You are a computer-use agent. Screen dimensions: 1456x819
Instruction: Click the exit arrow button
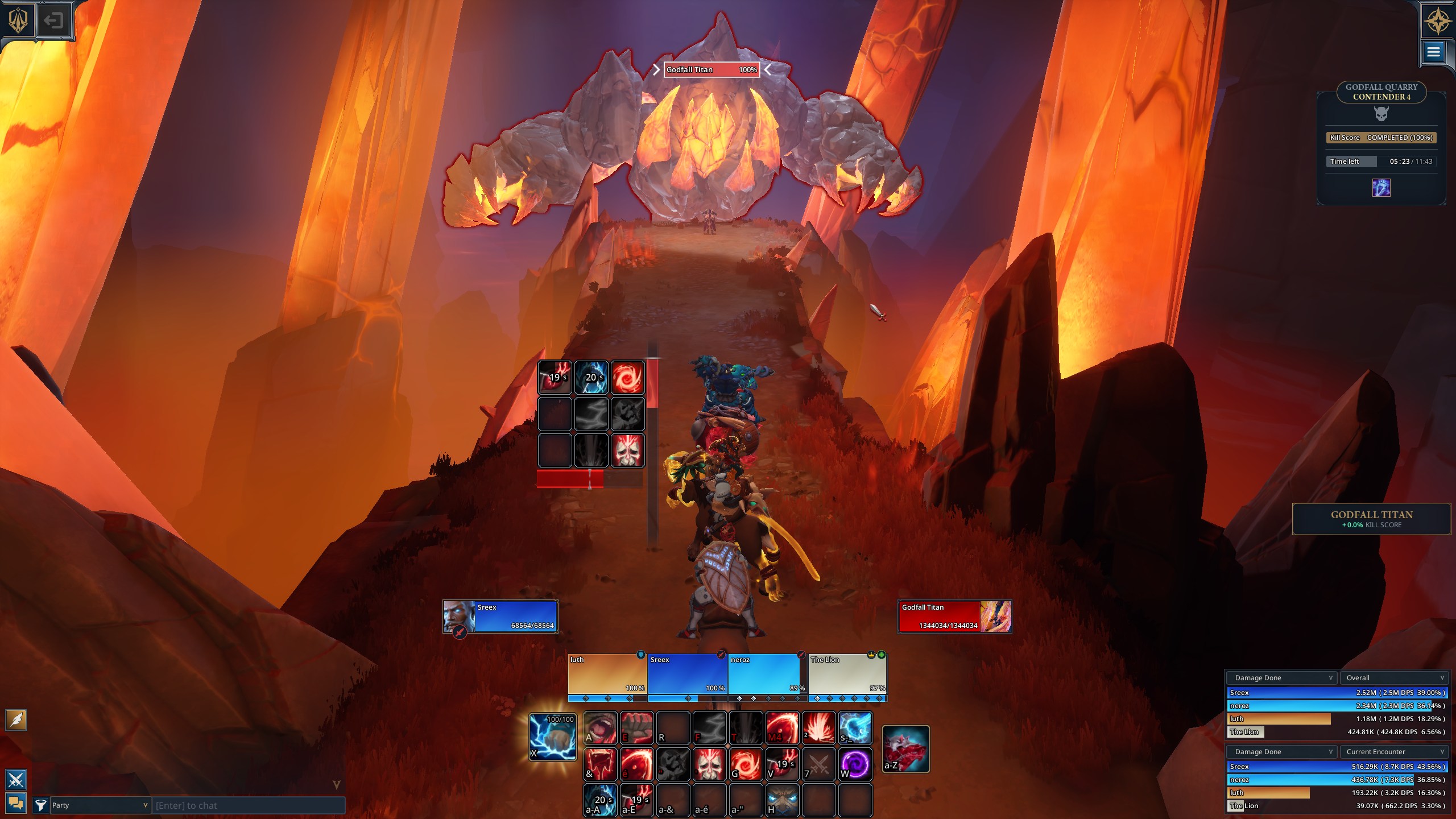coord(53,21)
